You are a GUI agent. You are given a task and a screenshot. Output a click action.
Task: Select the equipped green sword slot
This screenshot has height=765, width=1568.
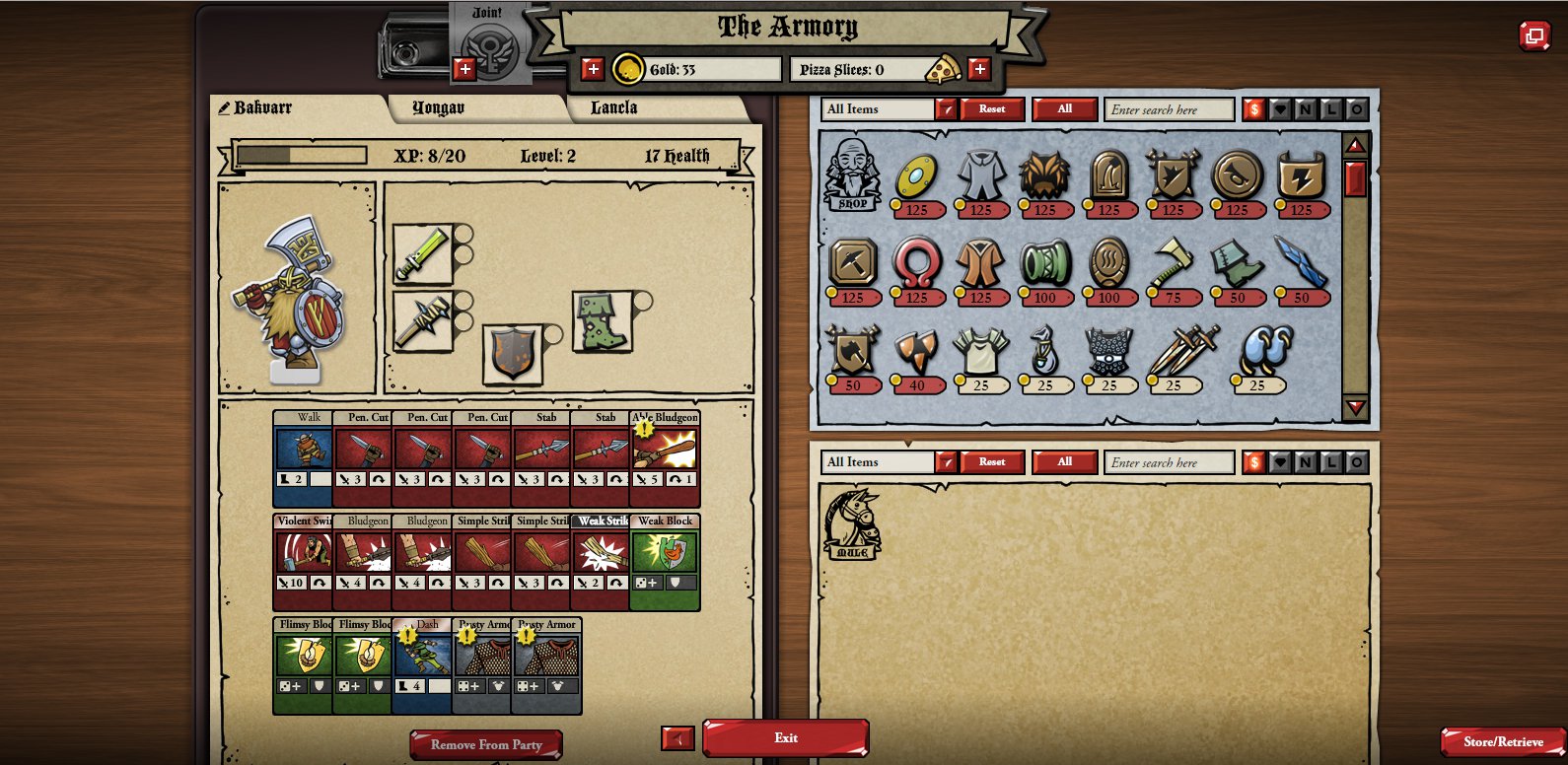(423, 253)
